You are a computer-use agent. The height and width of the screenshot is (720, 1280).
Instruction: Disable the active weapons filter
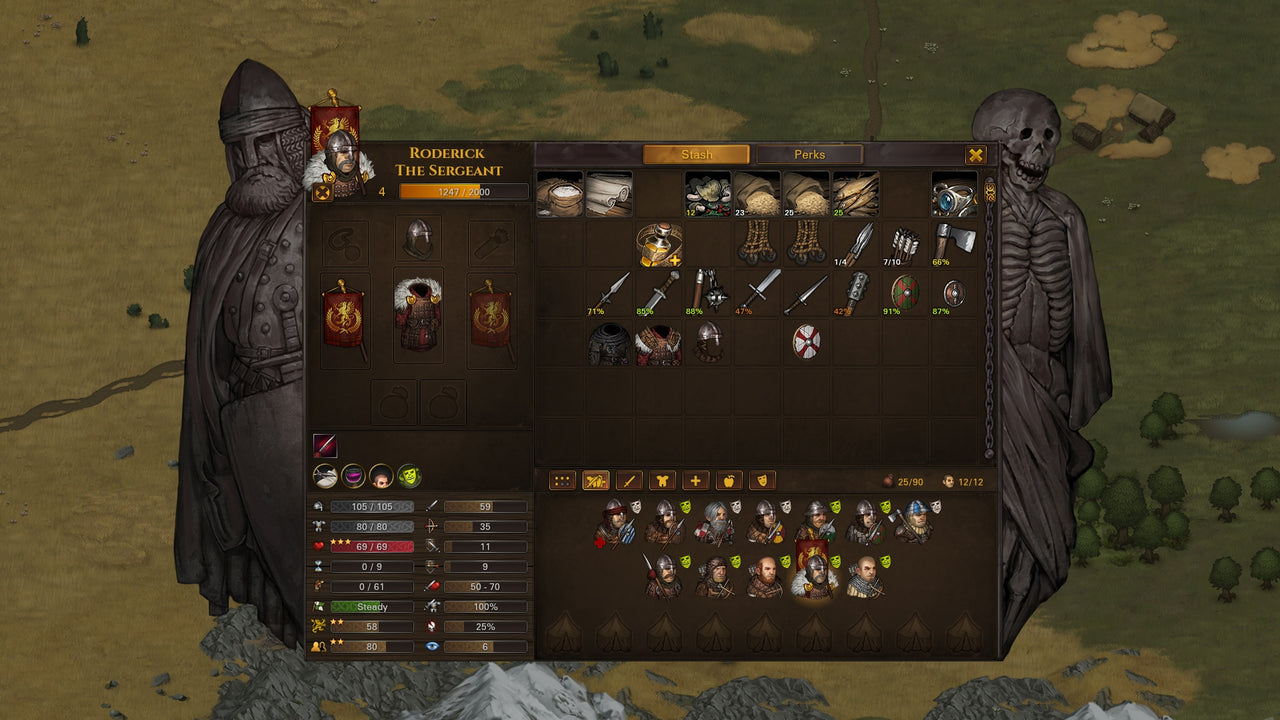pos(597,480)
